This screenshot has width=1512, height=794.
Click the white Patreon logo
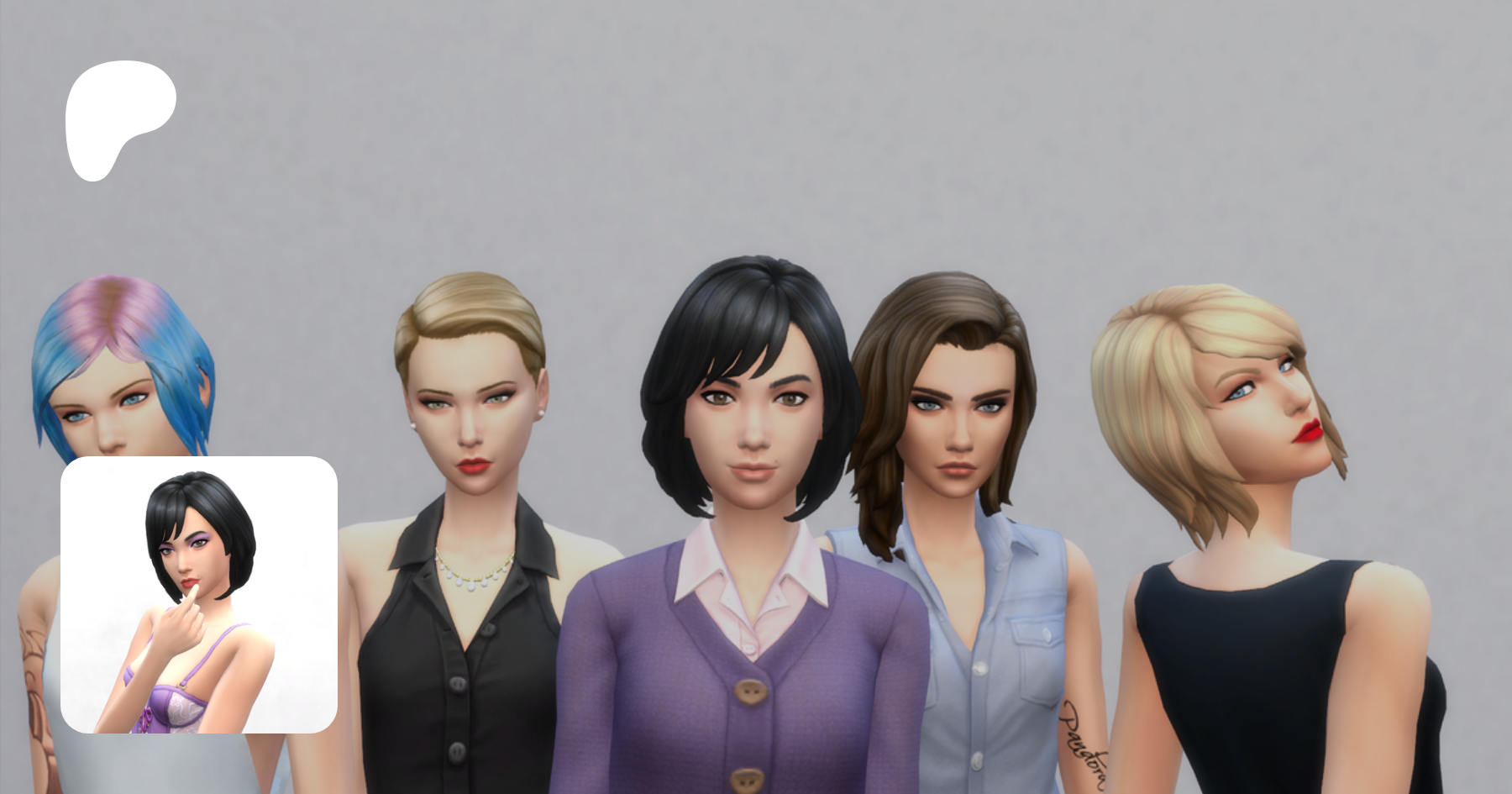pos(118,118)
